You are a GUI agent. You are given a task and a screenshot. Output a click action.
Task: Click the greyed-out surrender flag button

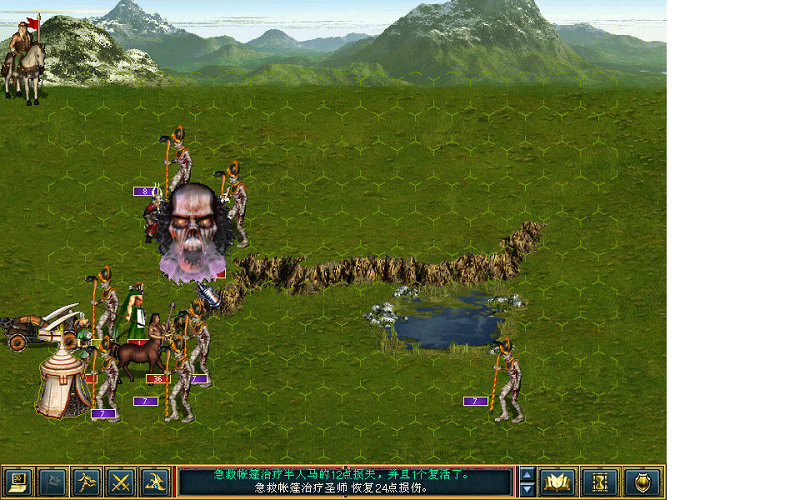[52, 482]
